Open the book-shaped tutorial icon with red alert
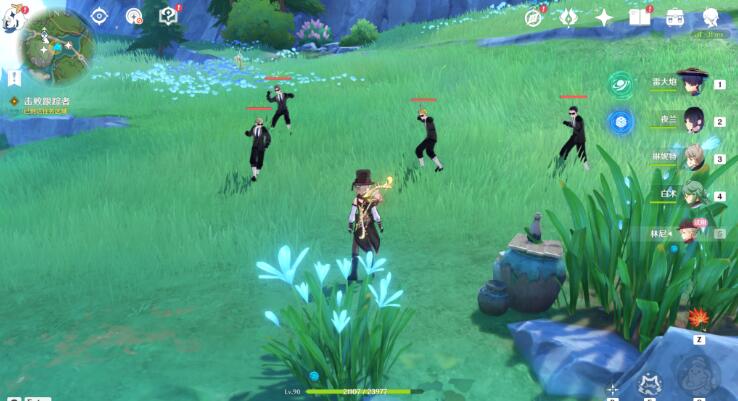Image resolution: width=738 pixels, height=401 pixels. 168,15
